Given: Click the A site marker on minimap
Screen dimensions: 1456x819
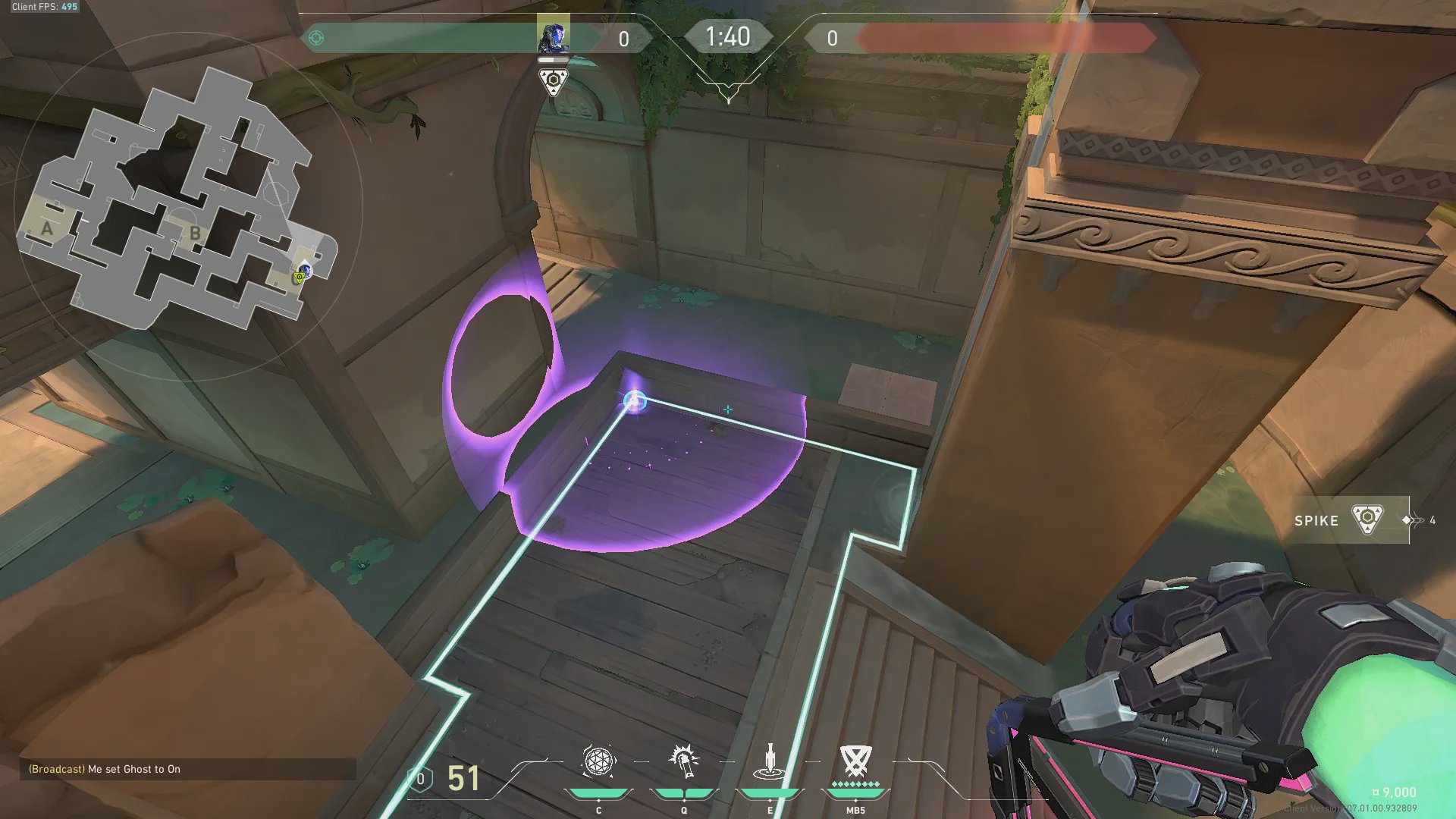Looking at the screenshot, I should pyautogui.click(x=47, y=228).
